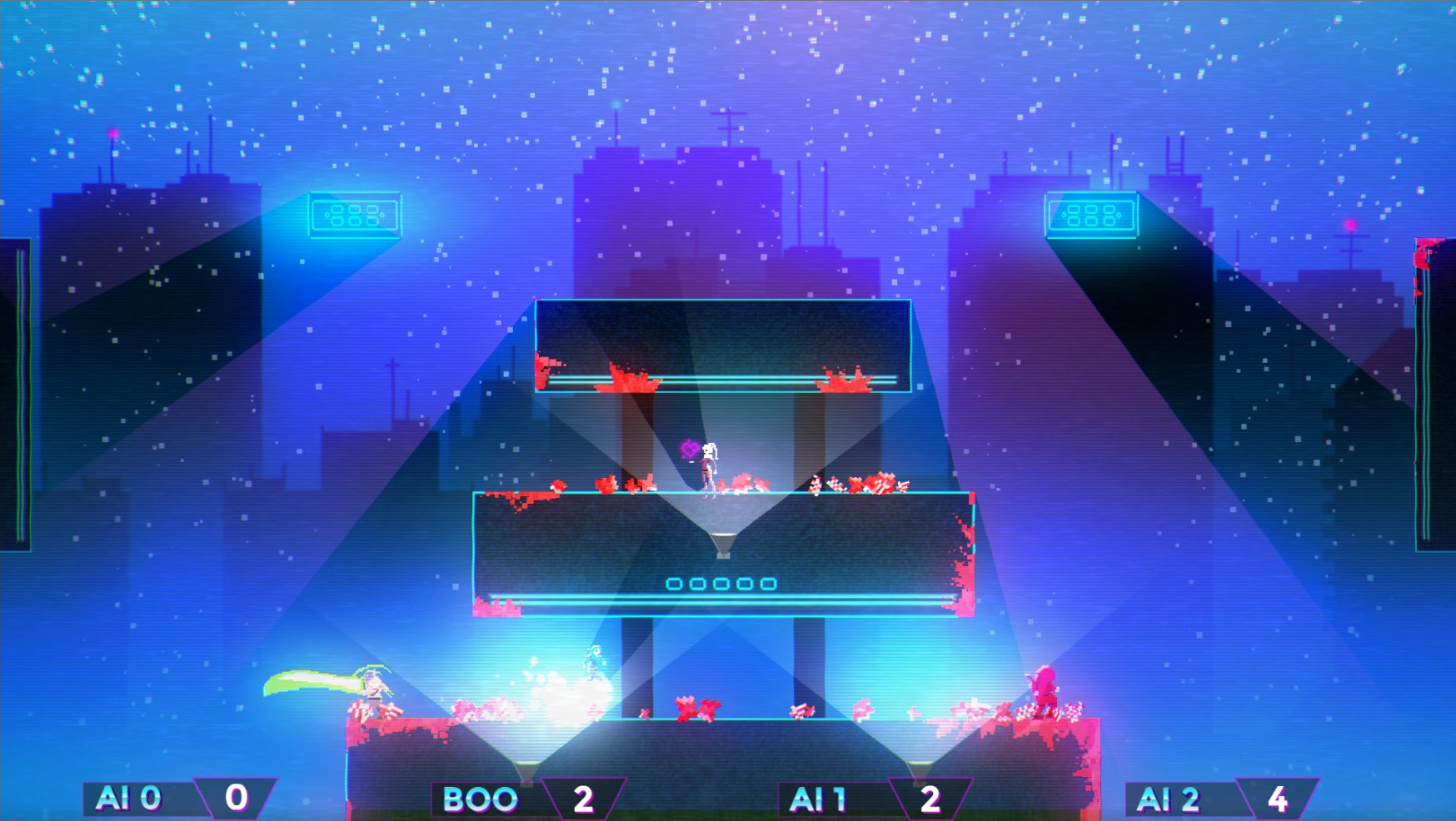This screenshot has height=821, width=1456.
Task: Click the purple heart icon above the white character
Action: point(688,450)
